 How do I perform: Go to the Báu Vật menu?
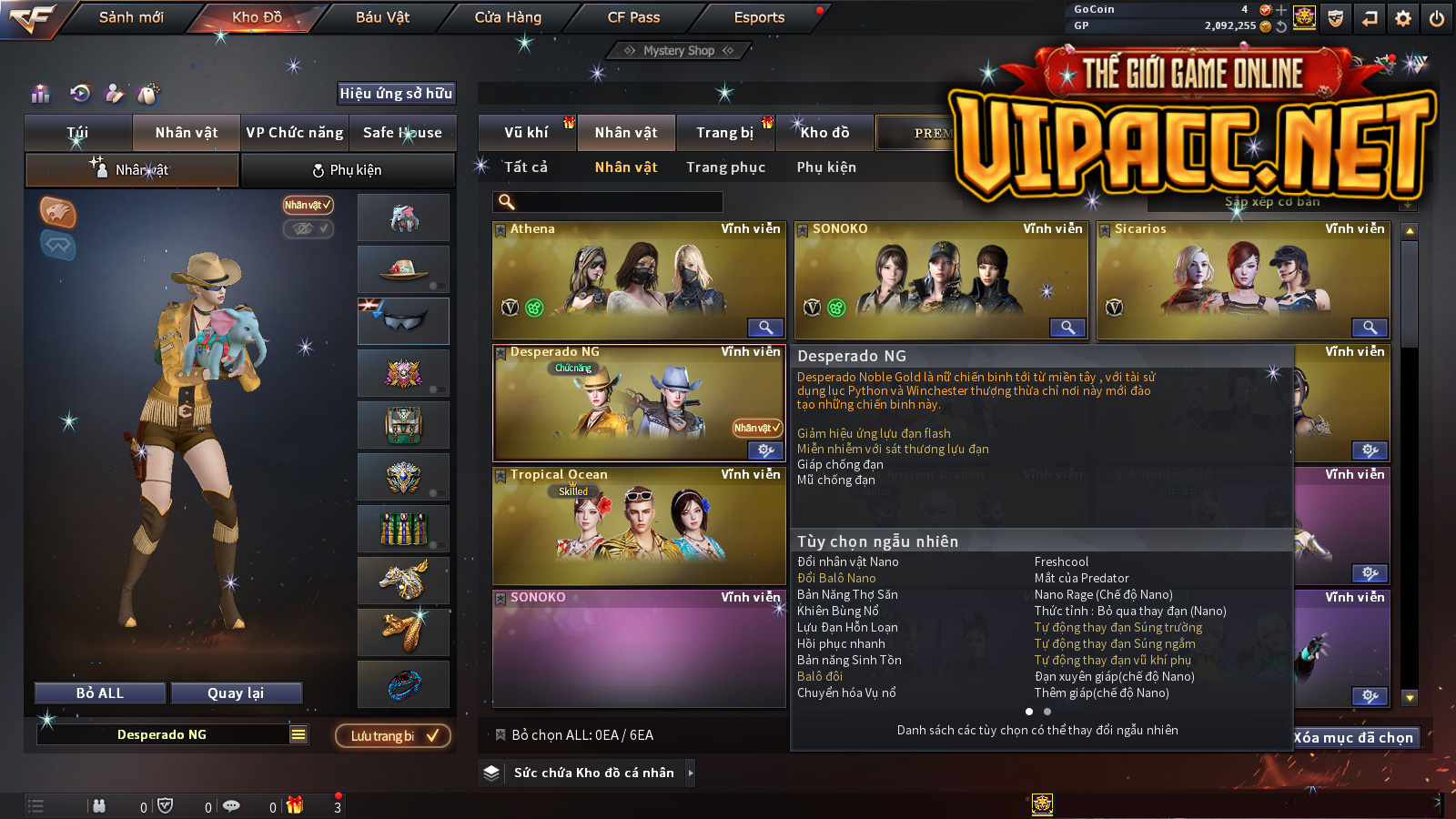coord(382,17)
